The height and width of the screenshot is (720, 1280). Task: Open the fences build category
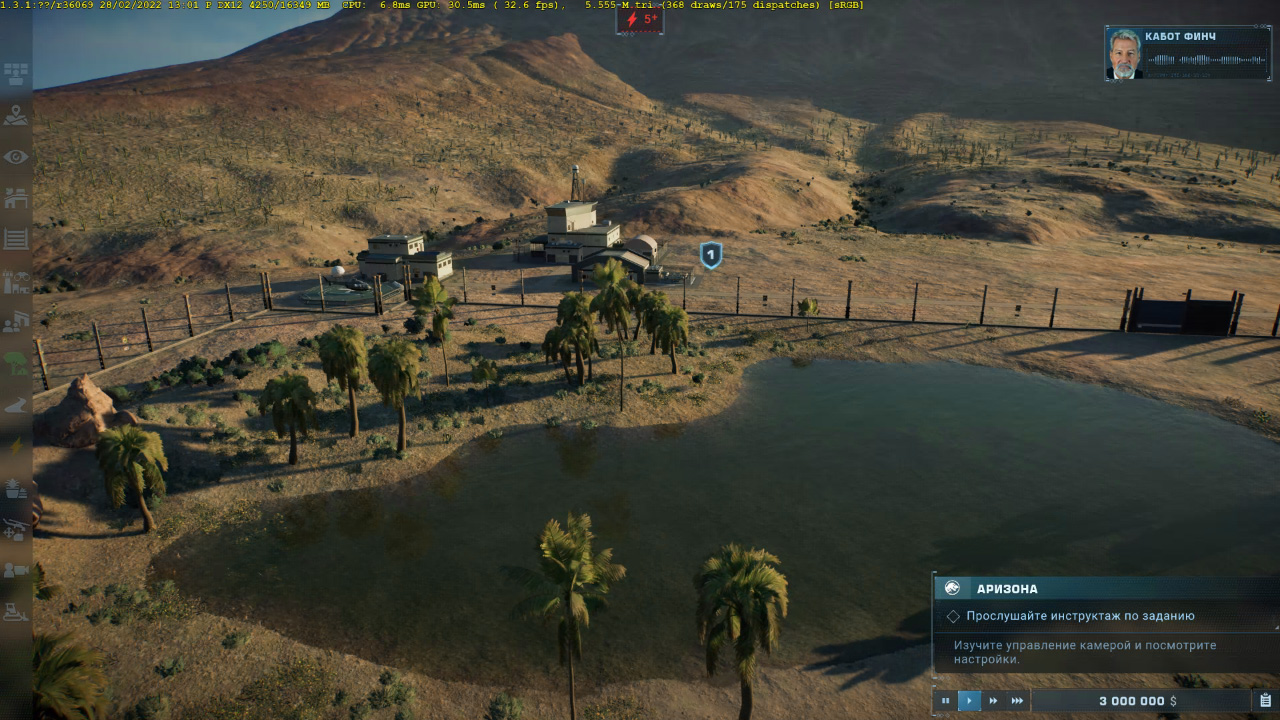[x=16, y=239]
